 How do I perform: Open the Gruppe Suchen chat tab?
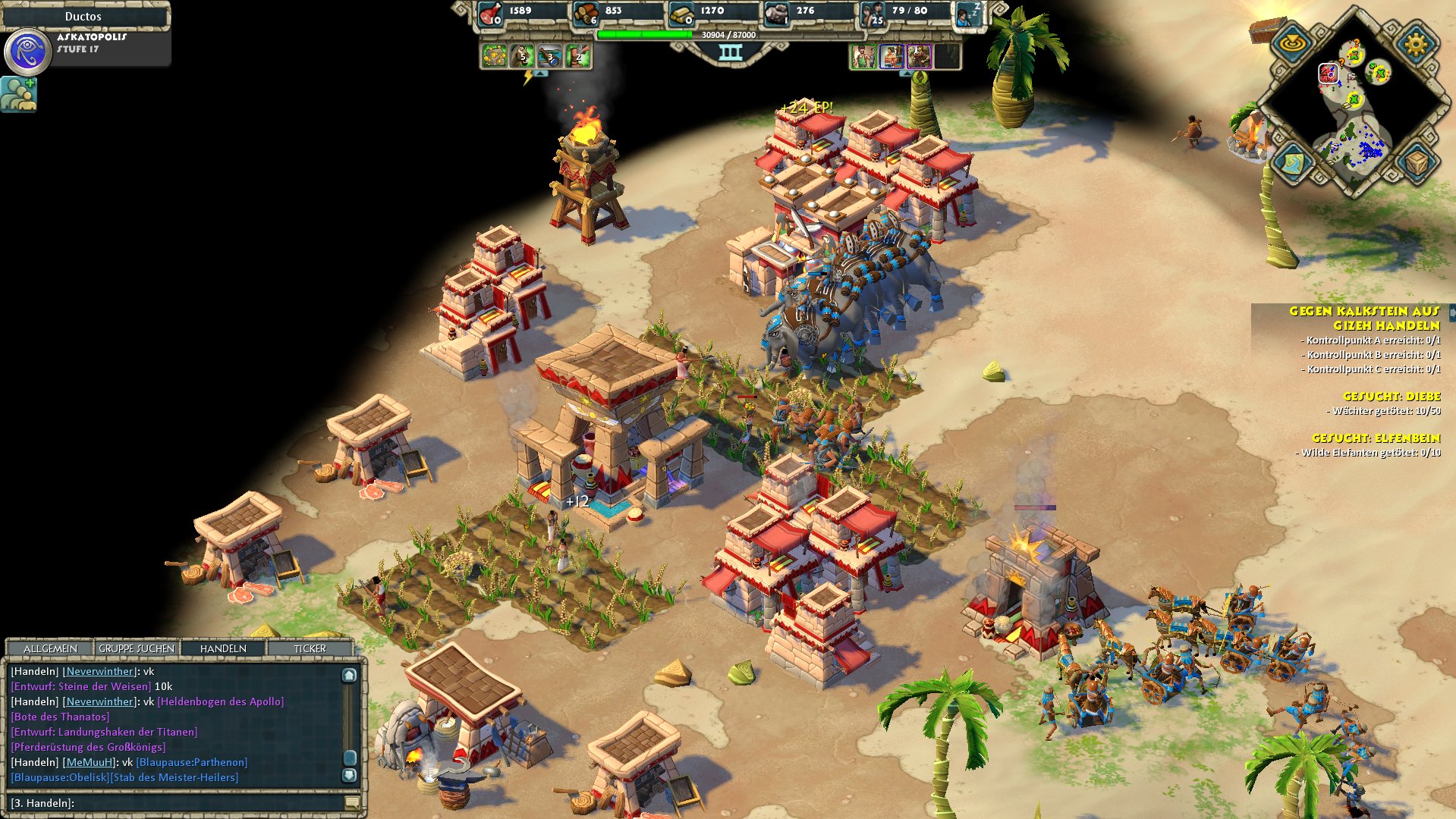tap(137, 648)
